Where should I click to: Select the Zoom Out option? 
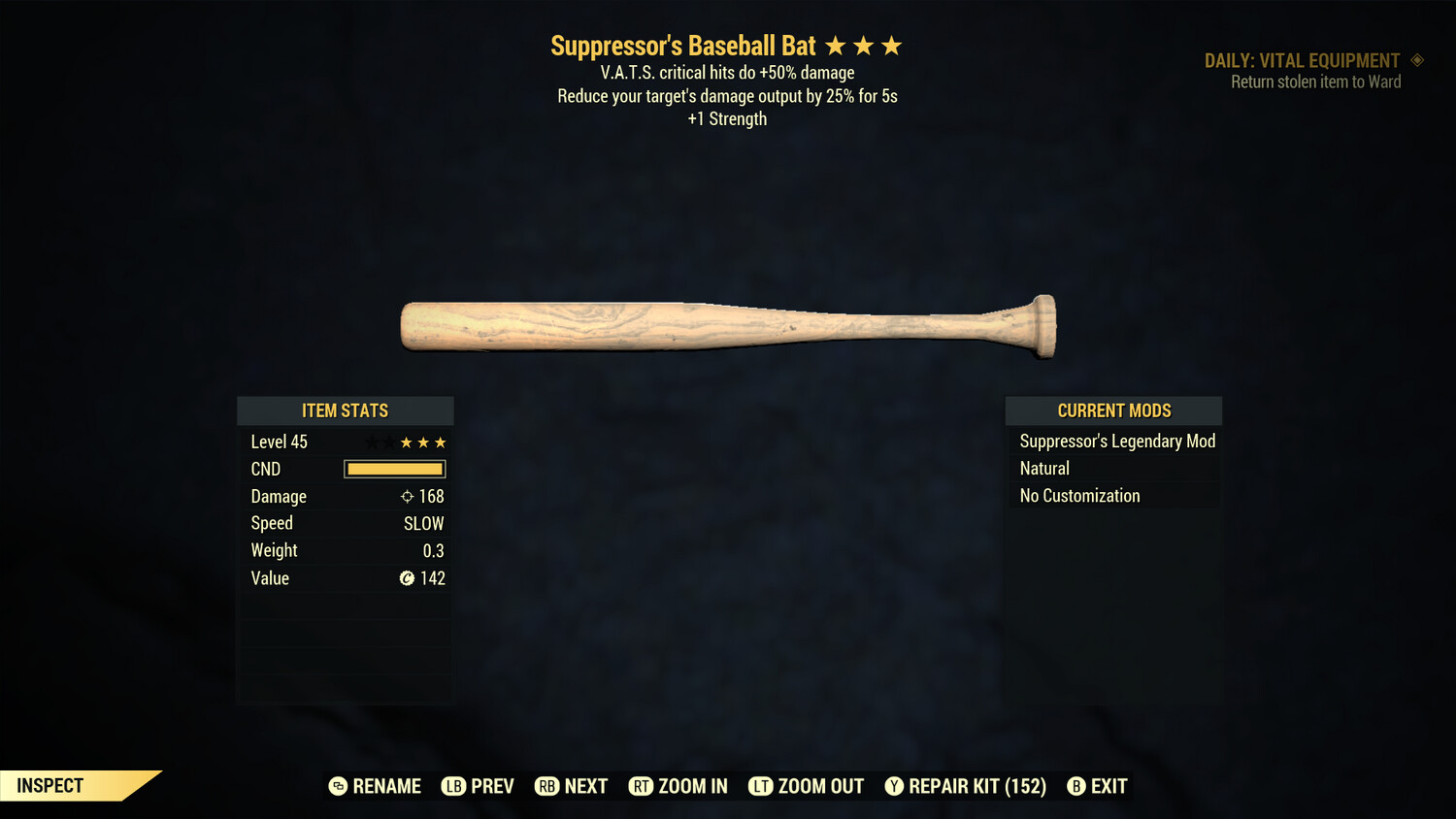pos(807,786)
